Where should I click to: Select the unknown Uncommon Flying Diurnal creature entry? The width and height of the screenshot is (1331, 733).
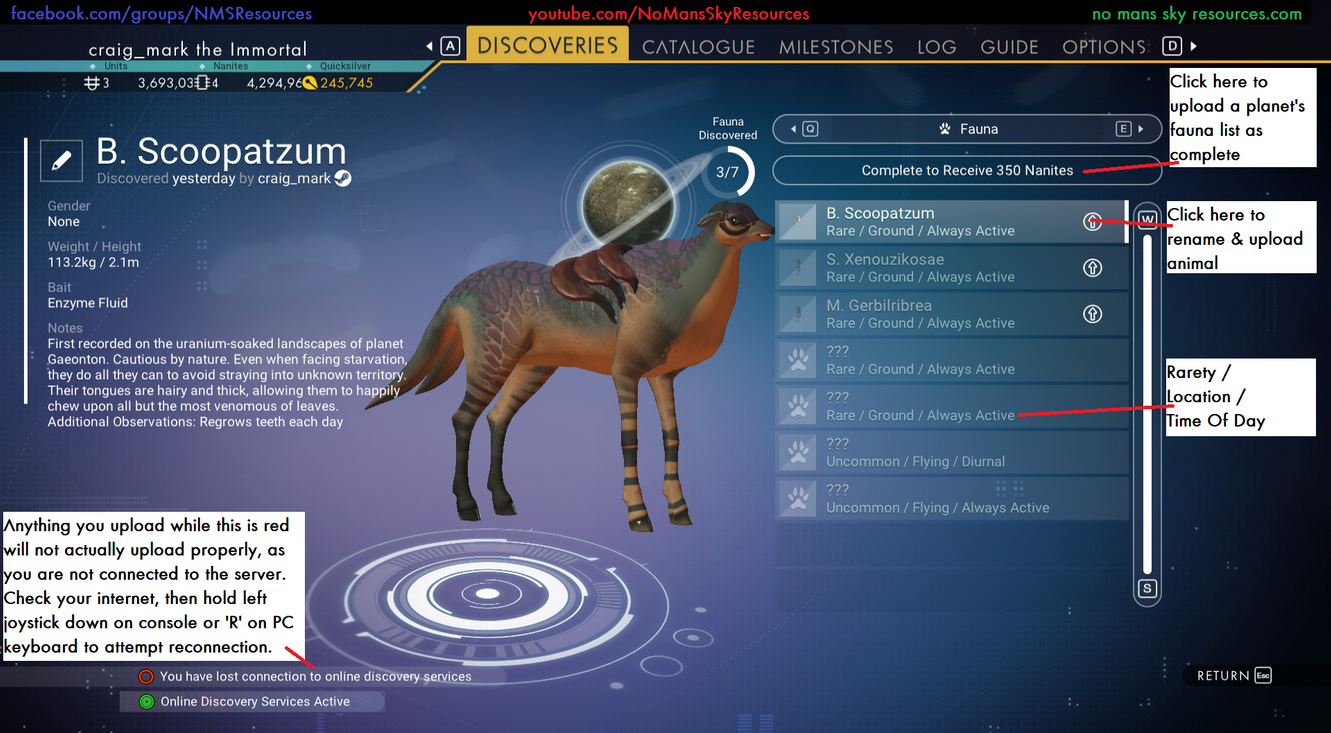tap(950, 452)
